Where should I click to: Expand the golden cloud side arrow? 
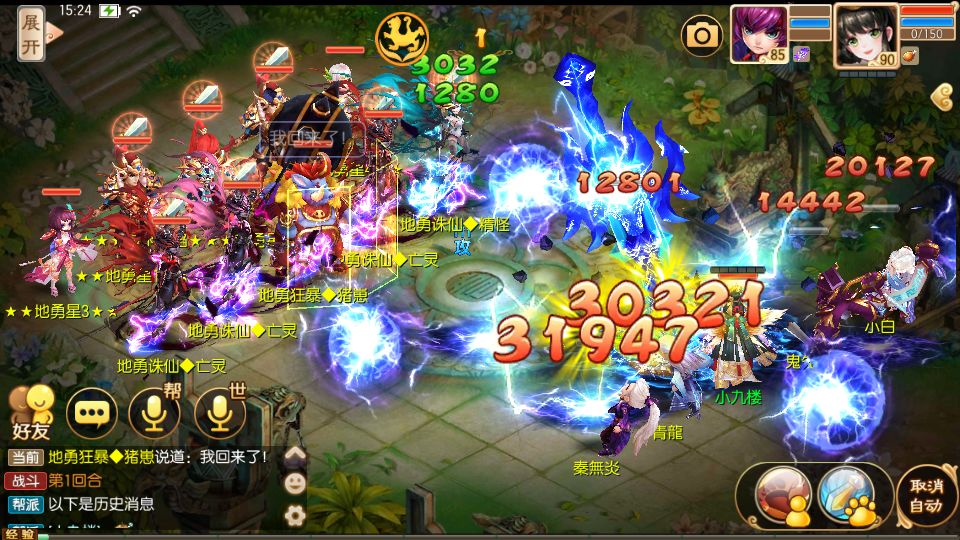click(941, 97)
